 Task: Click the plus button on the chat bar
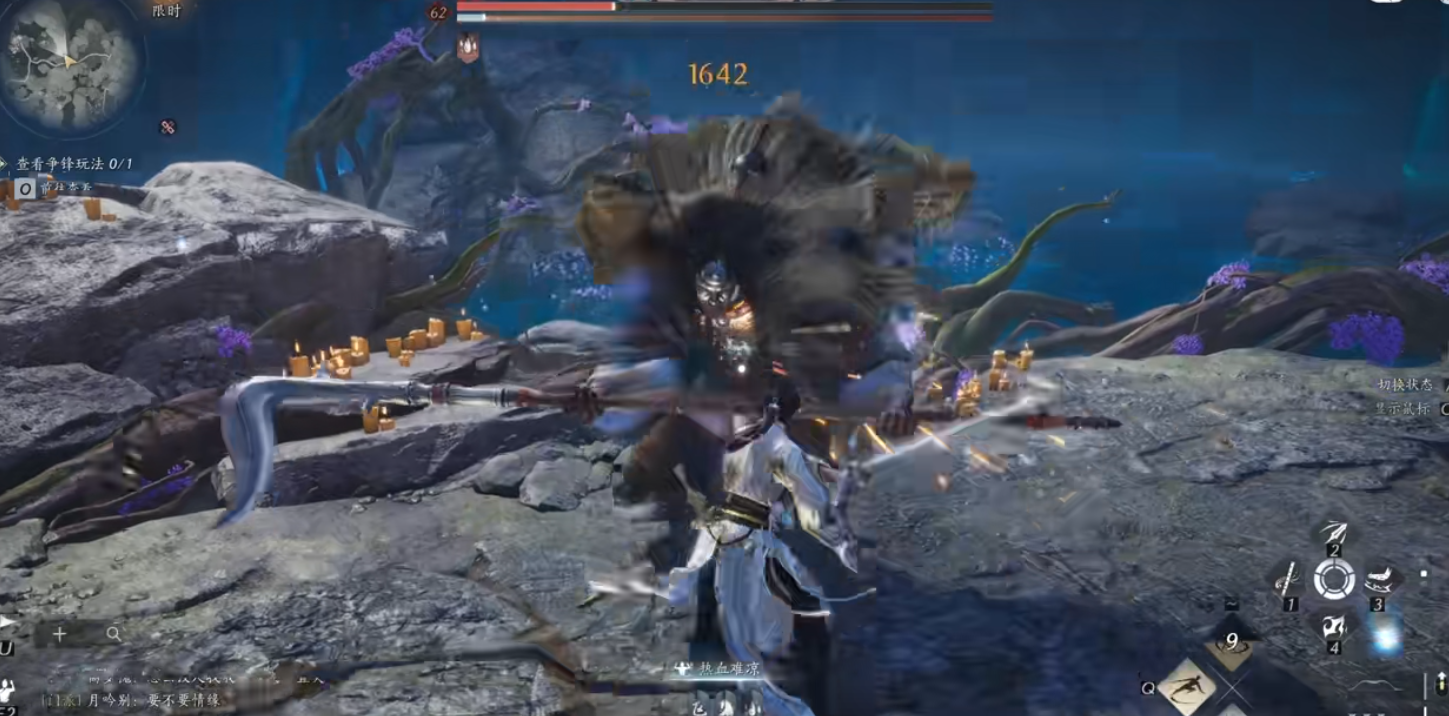click(x=60, y=634)
